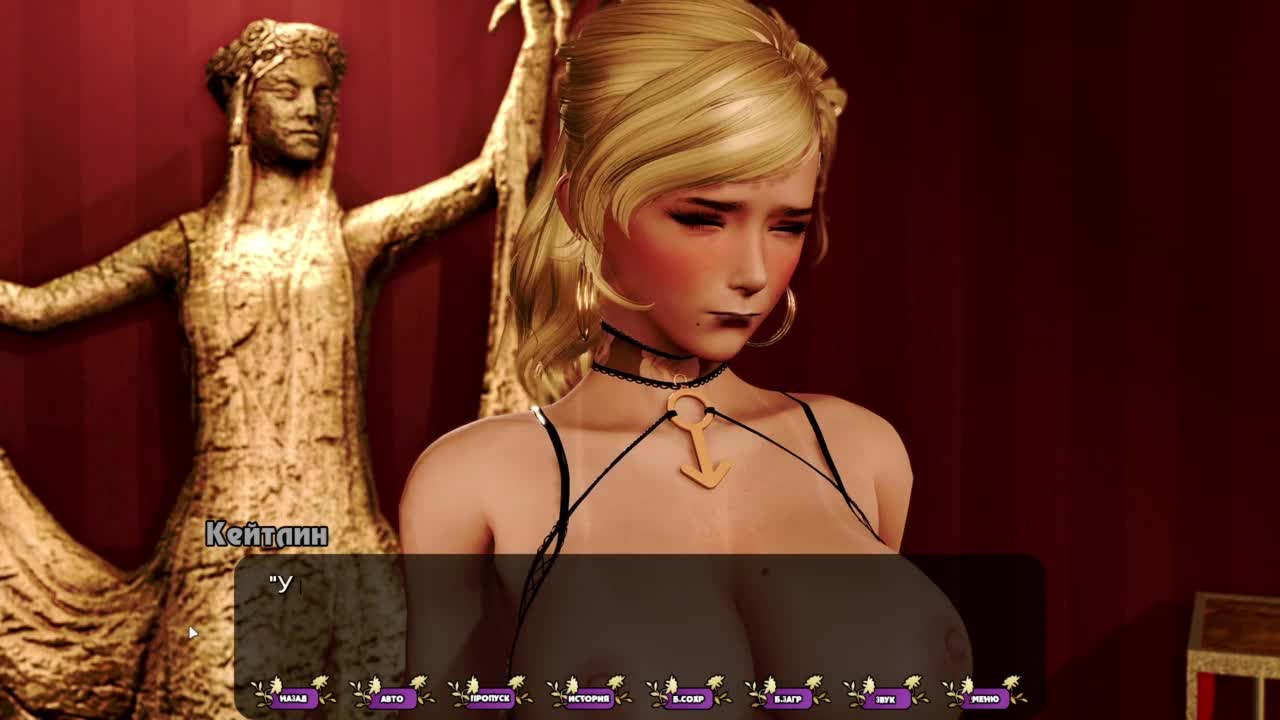Image resolution: width=1280 pixels, height=720 pixels.
Task: Open sound options via ЗВУК
Action: point(885,698)
